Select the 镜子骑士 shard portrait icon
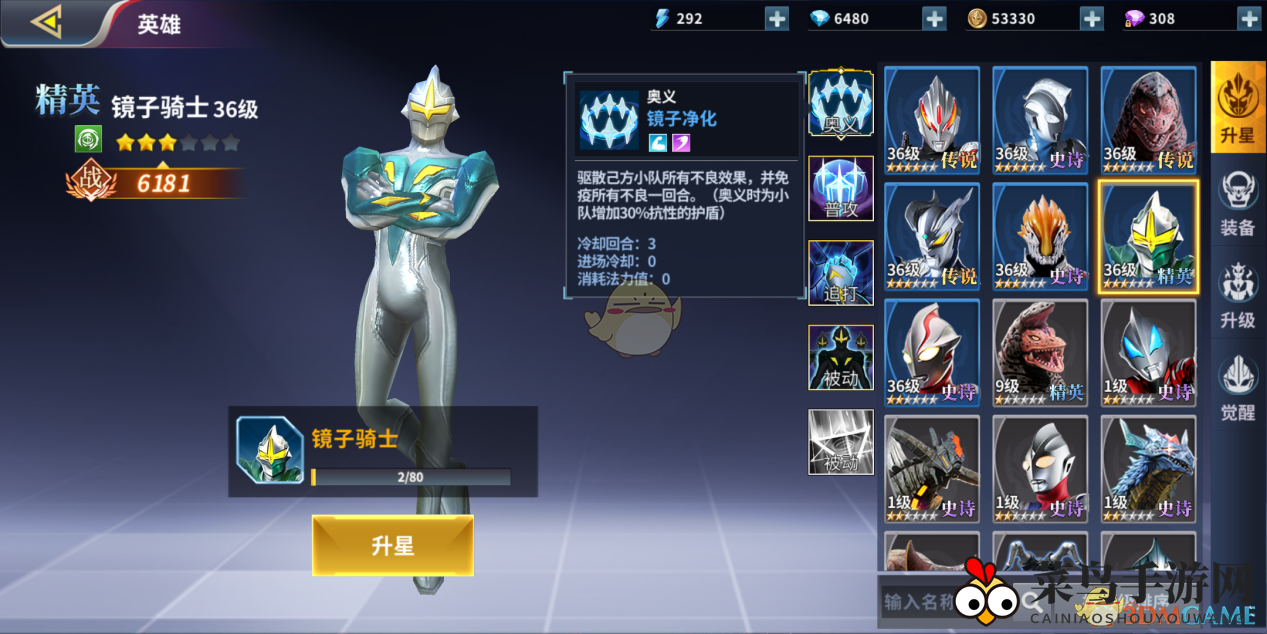Screen dimensions: 1267x634 (270, 450)
